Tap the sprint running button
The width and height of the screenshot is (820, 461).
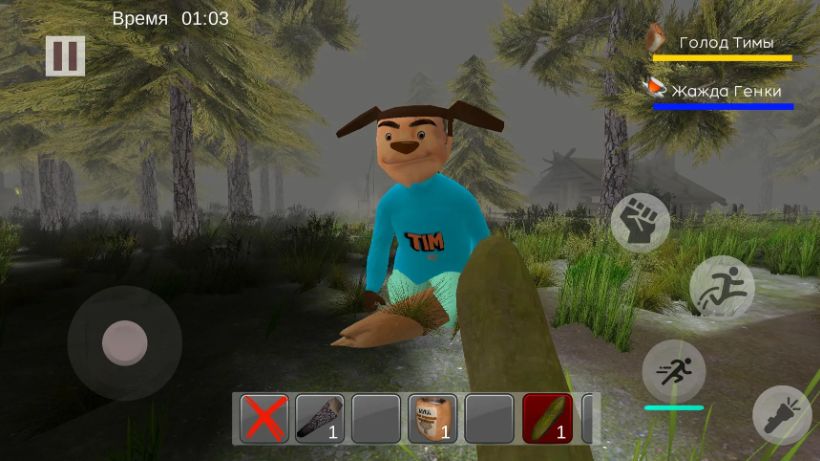[x=673, y=370]
